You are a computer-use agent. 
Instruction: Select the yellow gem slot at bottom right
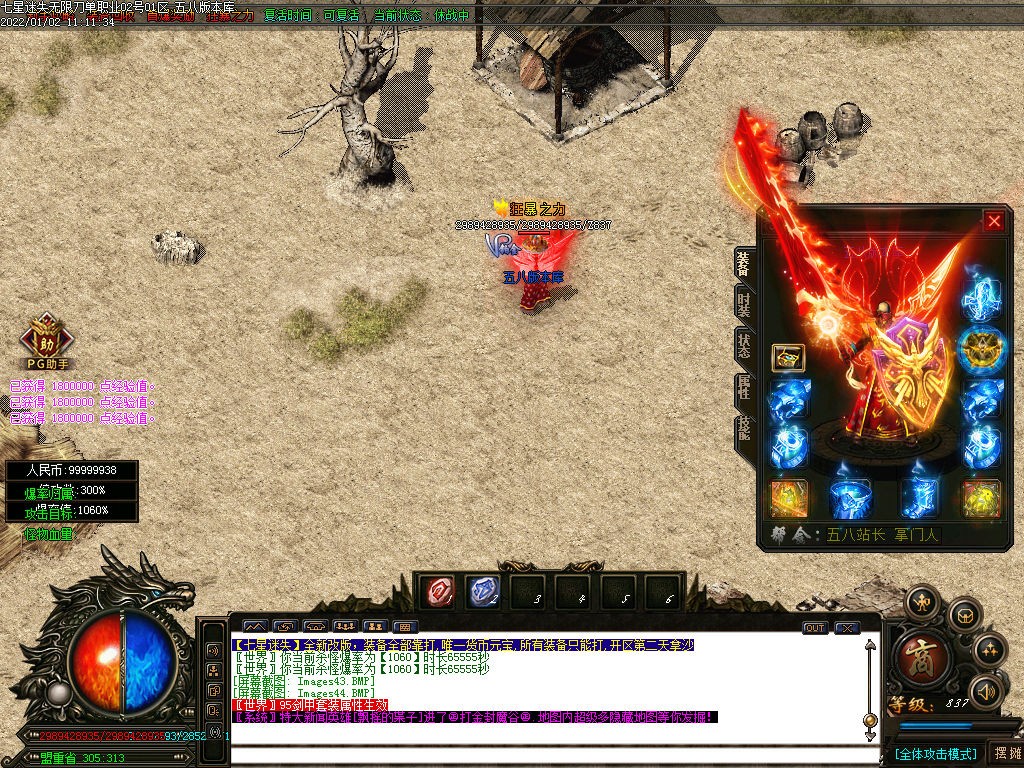(x=981, y=498)
